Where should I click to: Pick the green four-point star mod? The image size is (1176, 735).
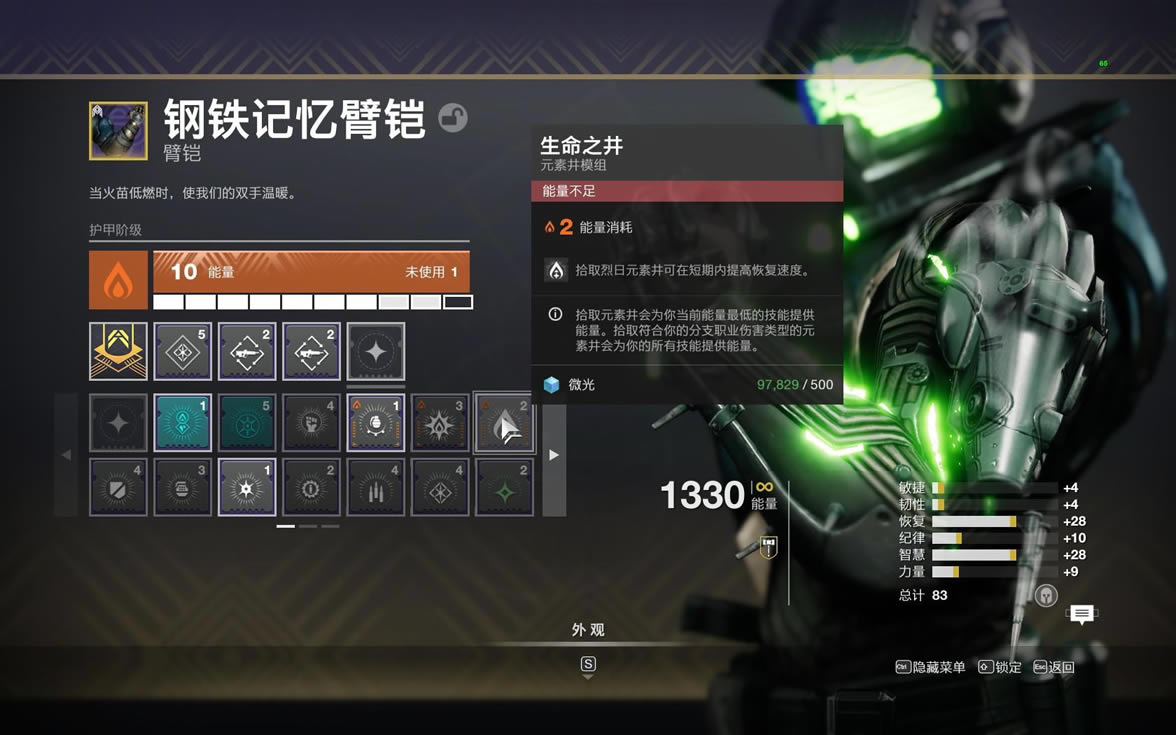coord(503,487)
